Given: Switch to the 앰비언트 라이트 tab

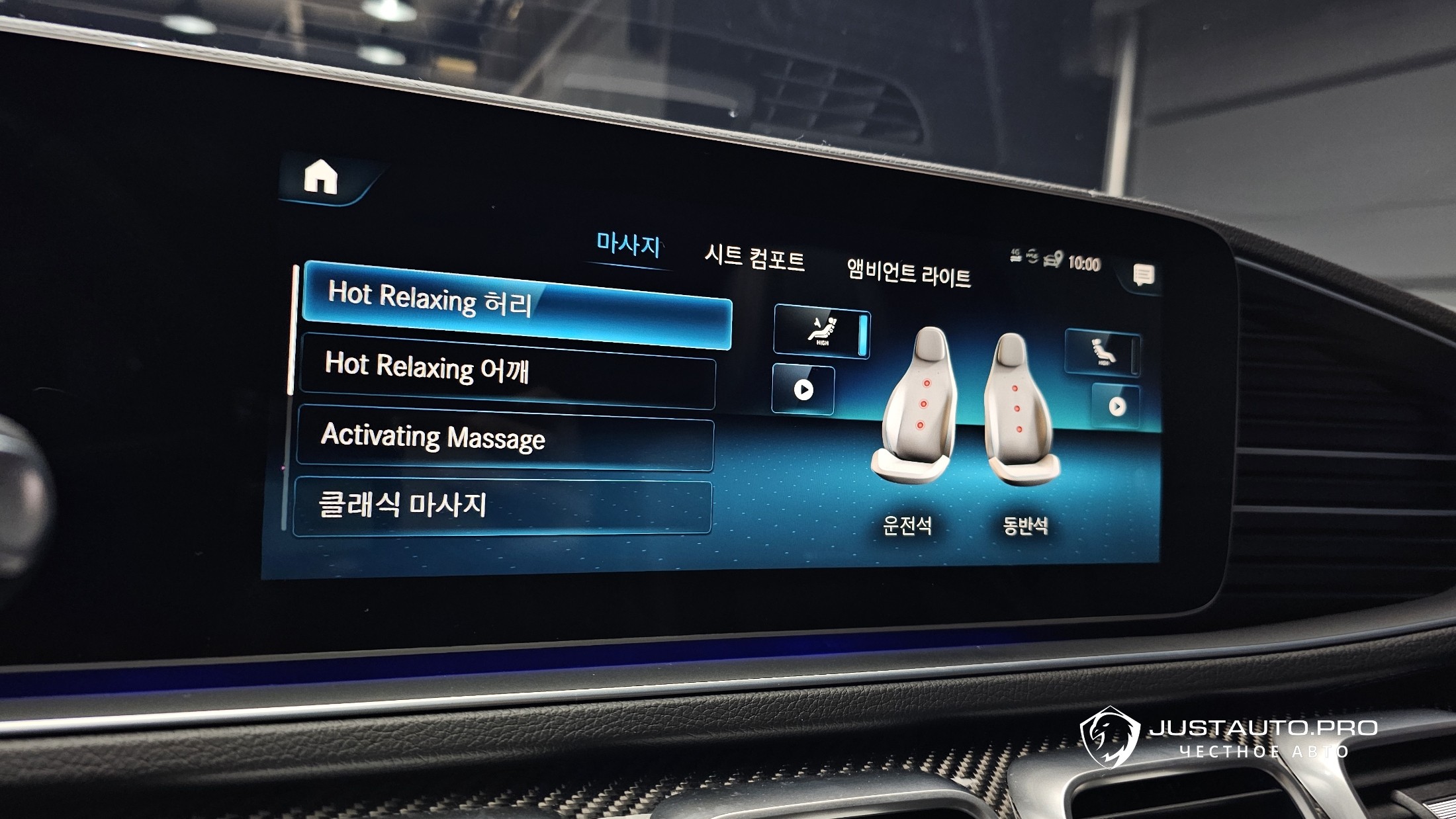Looking at the screenshot, I should coord(909,271).
